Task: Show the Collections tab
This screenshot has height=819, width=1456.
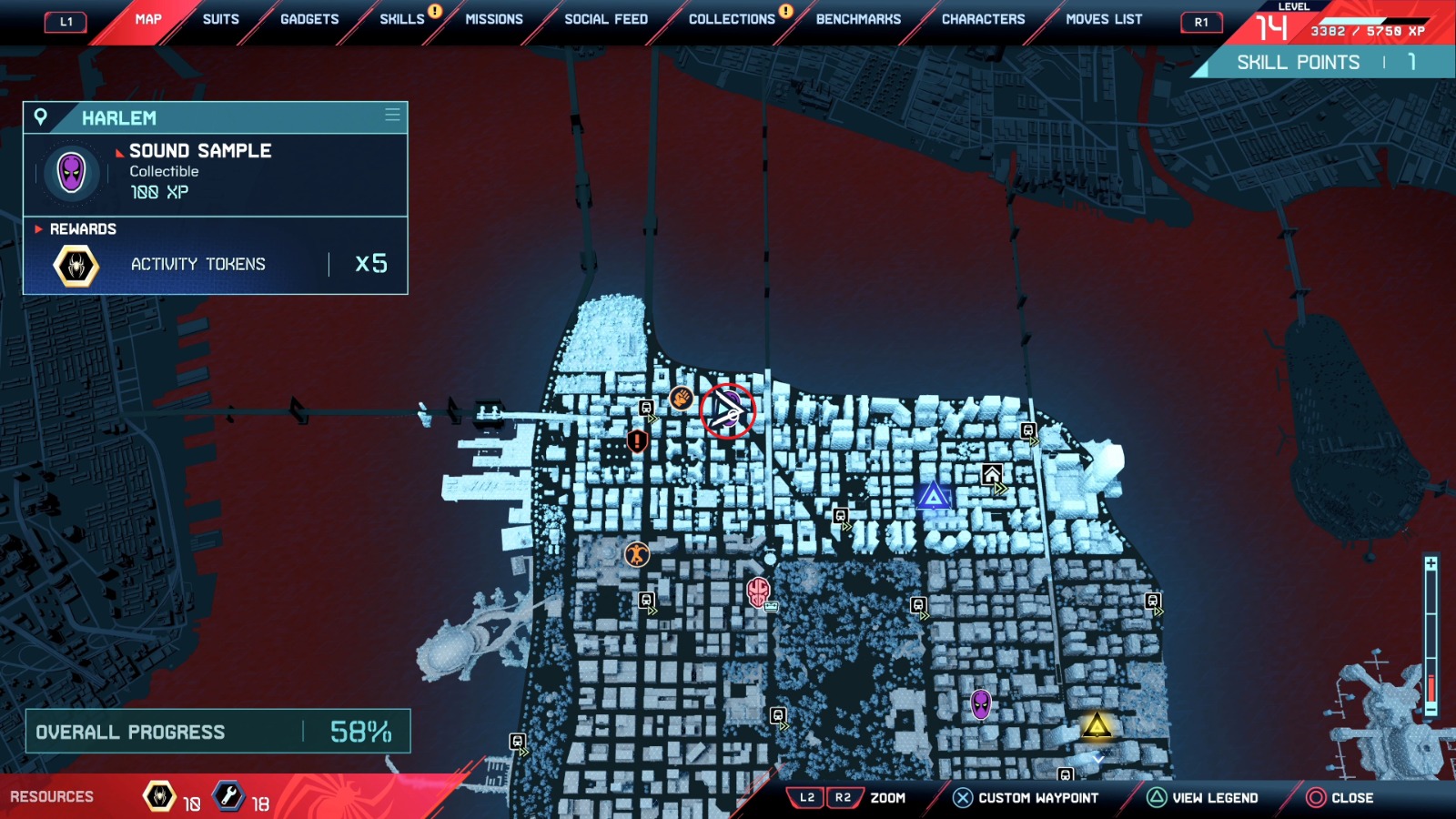Action: (x=732, y=19)
